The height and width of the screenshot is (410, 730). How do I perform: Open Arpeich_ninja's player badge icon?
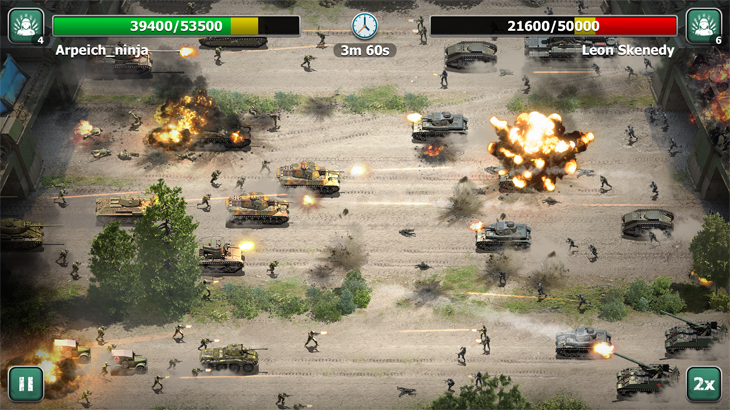pyautogui.click(x=25, y=25)
